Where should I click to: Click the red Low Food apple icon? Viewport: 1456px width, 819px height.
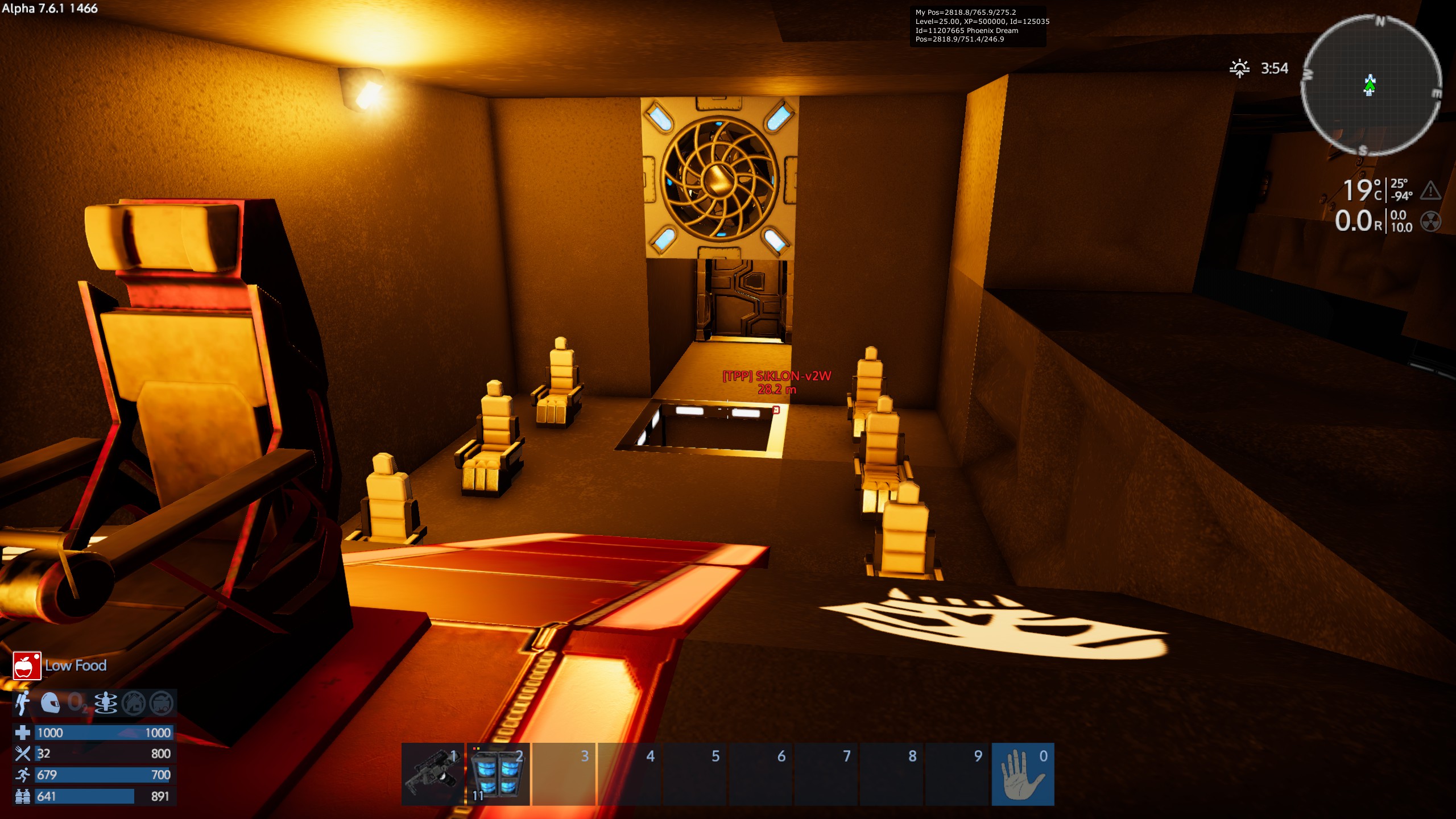[27, 665]
